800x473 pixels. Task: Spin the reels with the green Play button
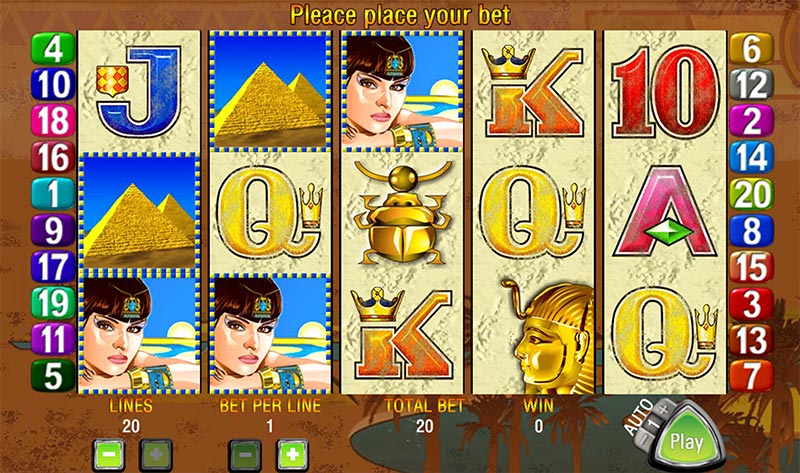(686, 441)
